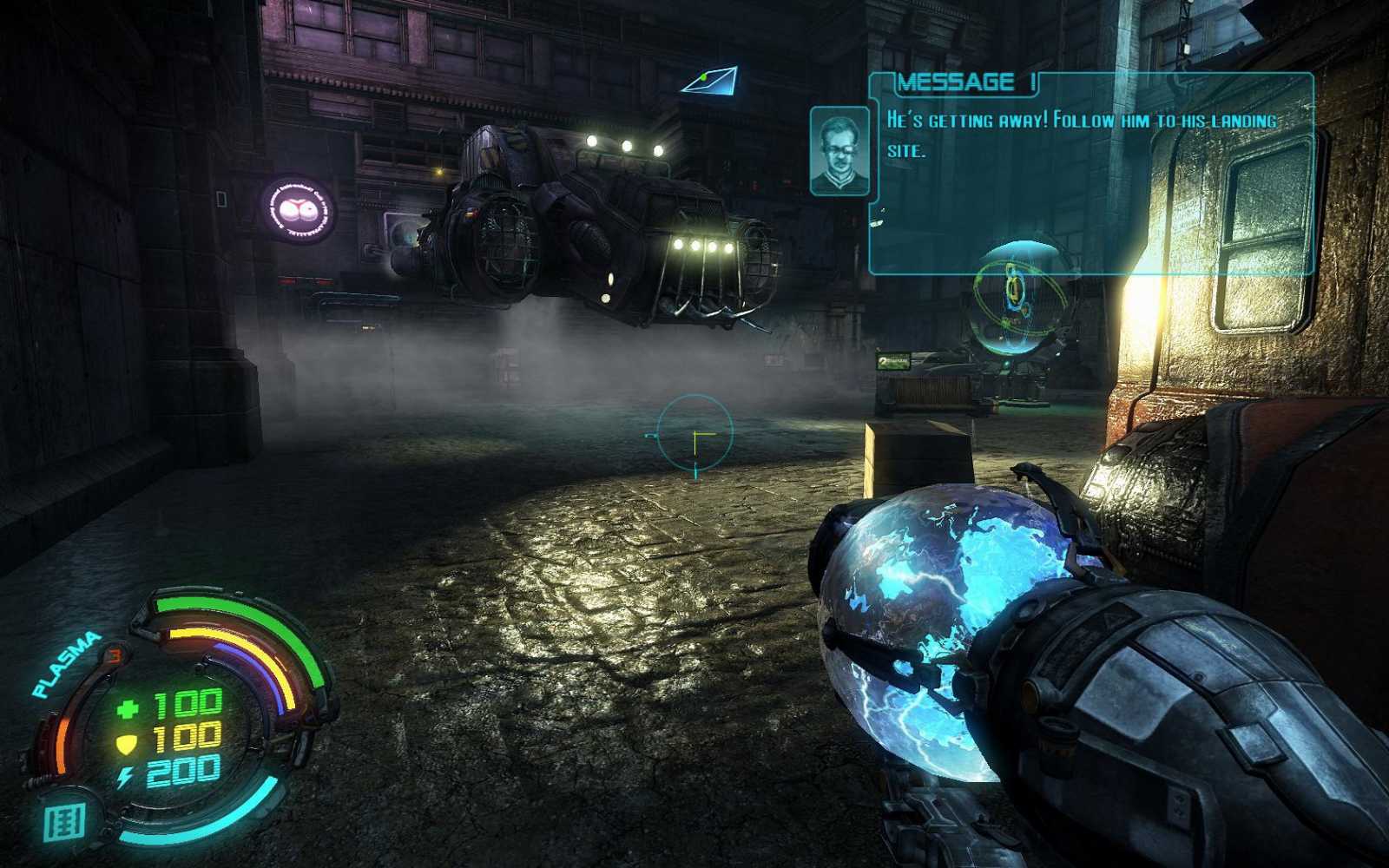Click the blue objective waypoint marker

(712, 81)
